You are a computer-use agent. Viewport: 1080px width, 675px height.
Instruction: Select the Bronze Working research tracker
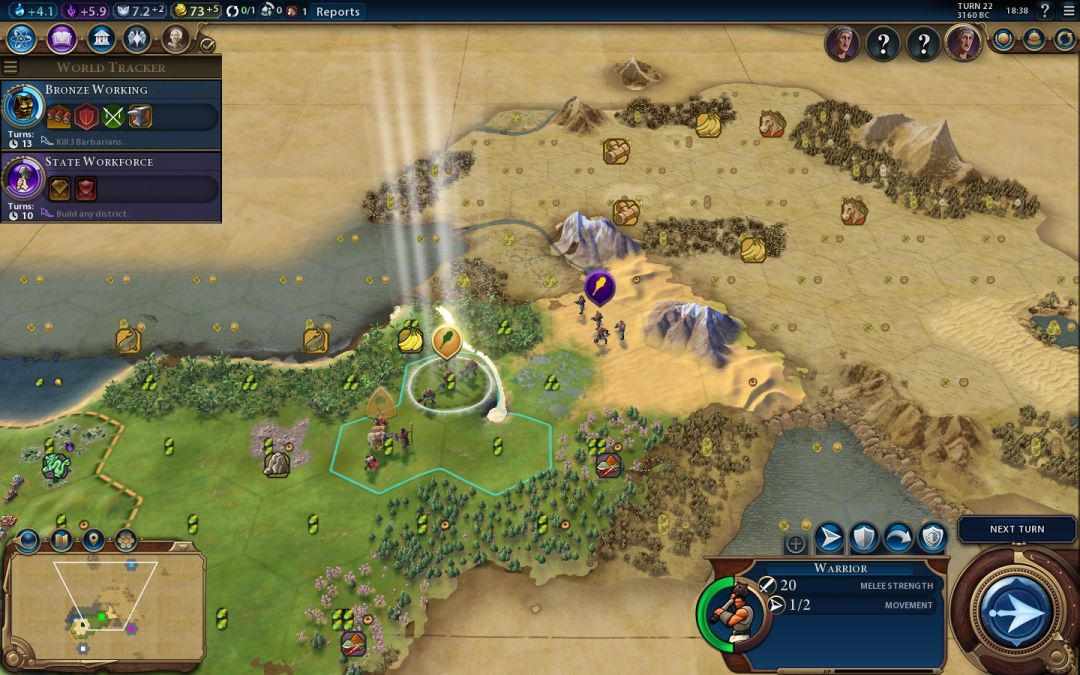(x=110, y=115)
